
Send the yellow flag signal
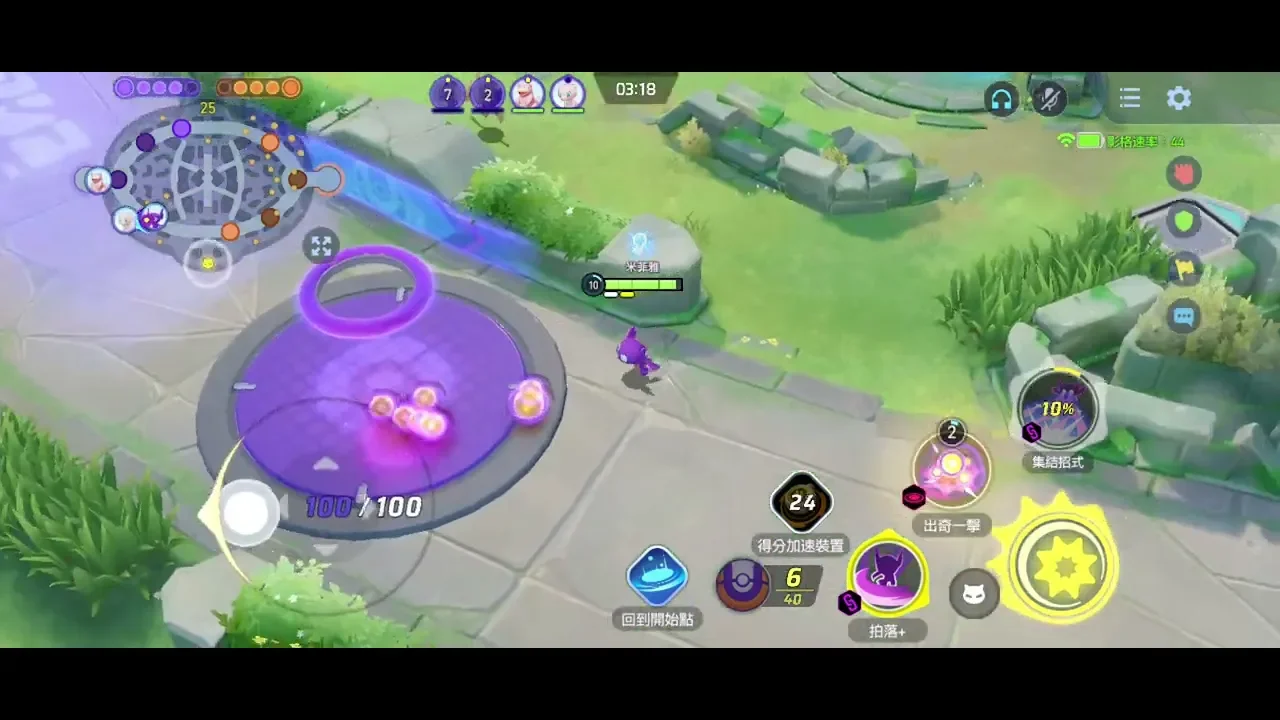pos(1184,268)
